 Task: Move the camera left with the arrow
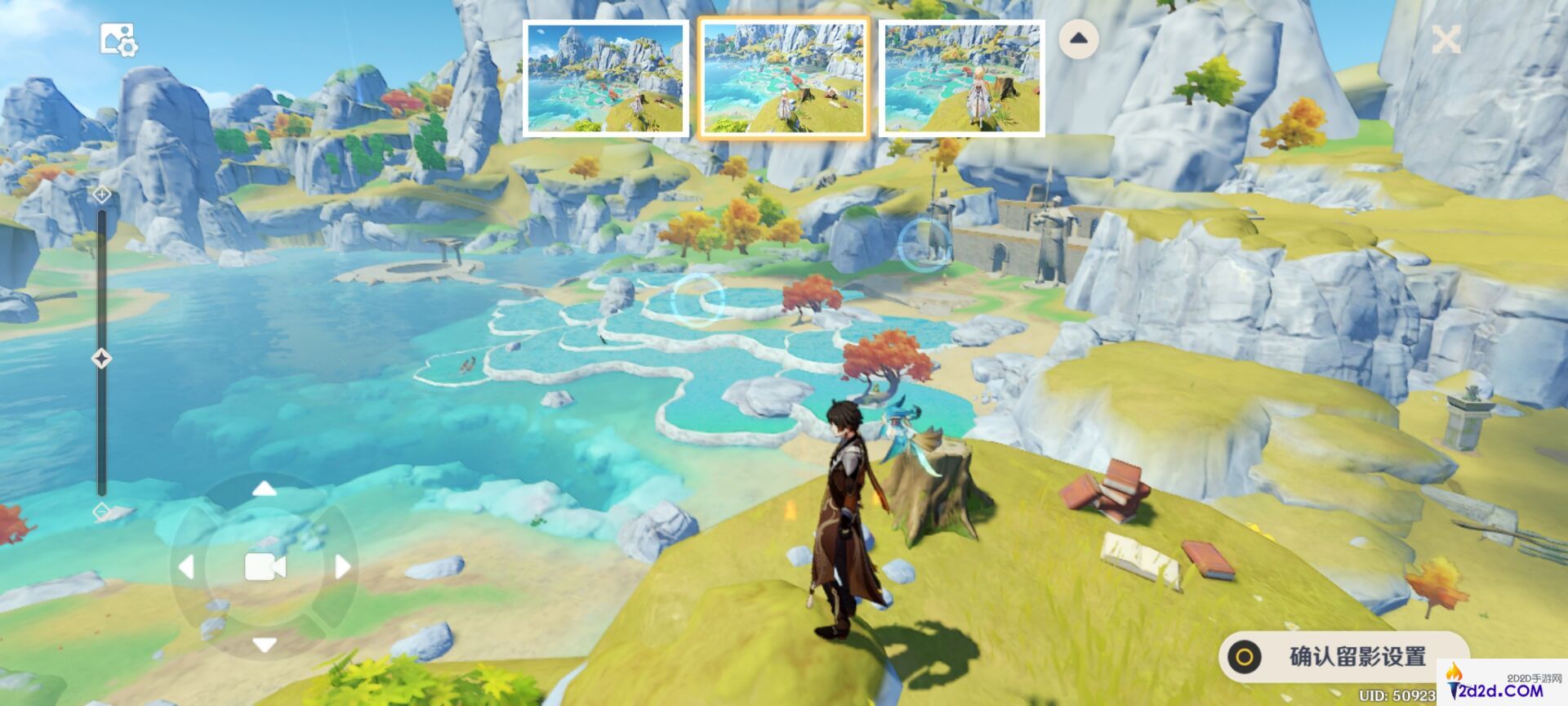[x=186, y=566]
